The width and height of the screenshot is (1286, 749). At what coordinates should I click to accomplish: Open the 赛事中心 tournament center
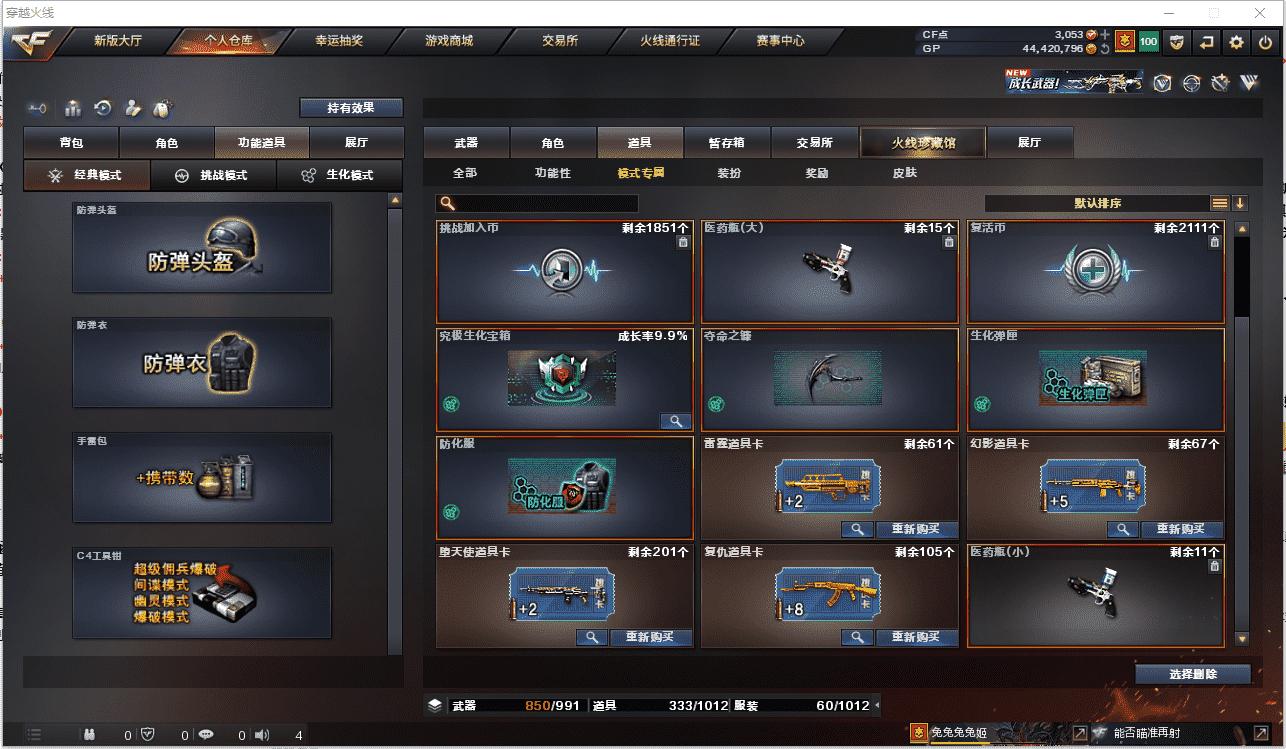(780, 41)
